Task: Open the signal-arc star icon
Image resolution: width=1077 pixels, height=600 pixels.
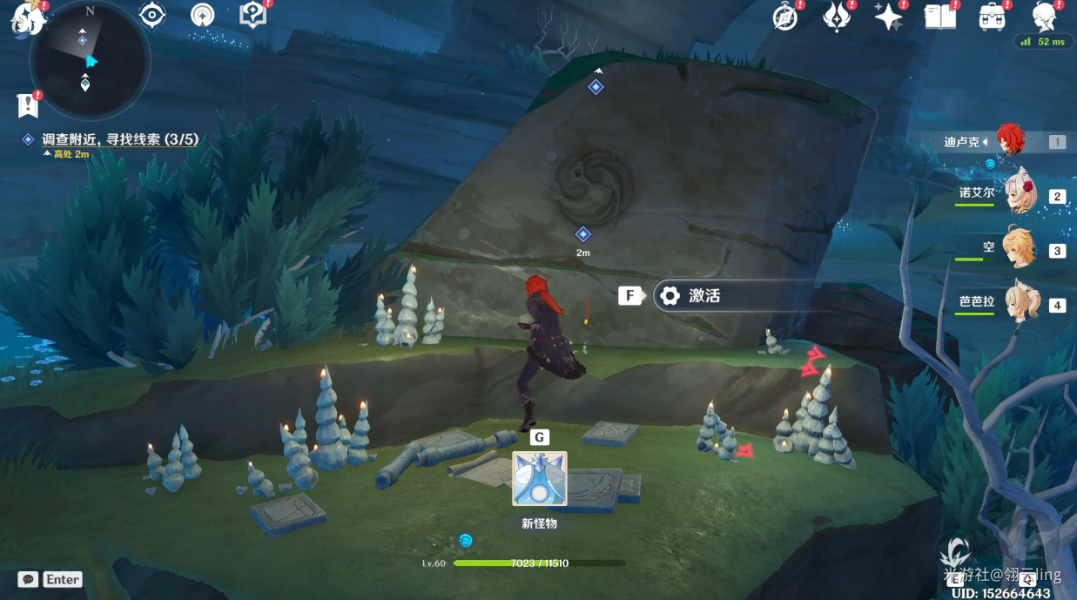Action: (x=202, y=15)
